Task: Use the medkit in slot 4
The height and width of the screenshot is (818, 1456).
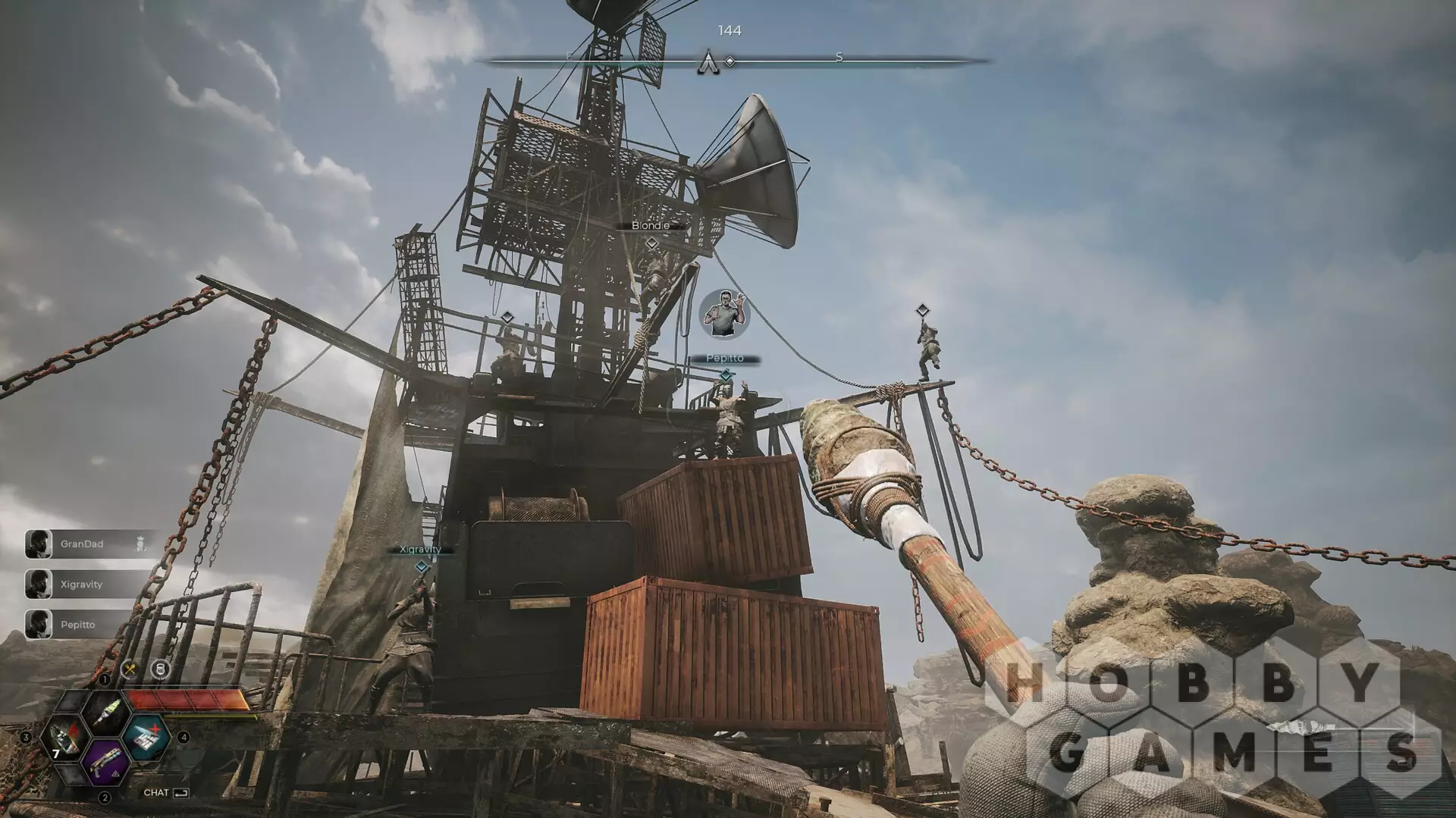Action: pos(145,737)
